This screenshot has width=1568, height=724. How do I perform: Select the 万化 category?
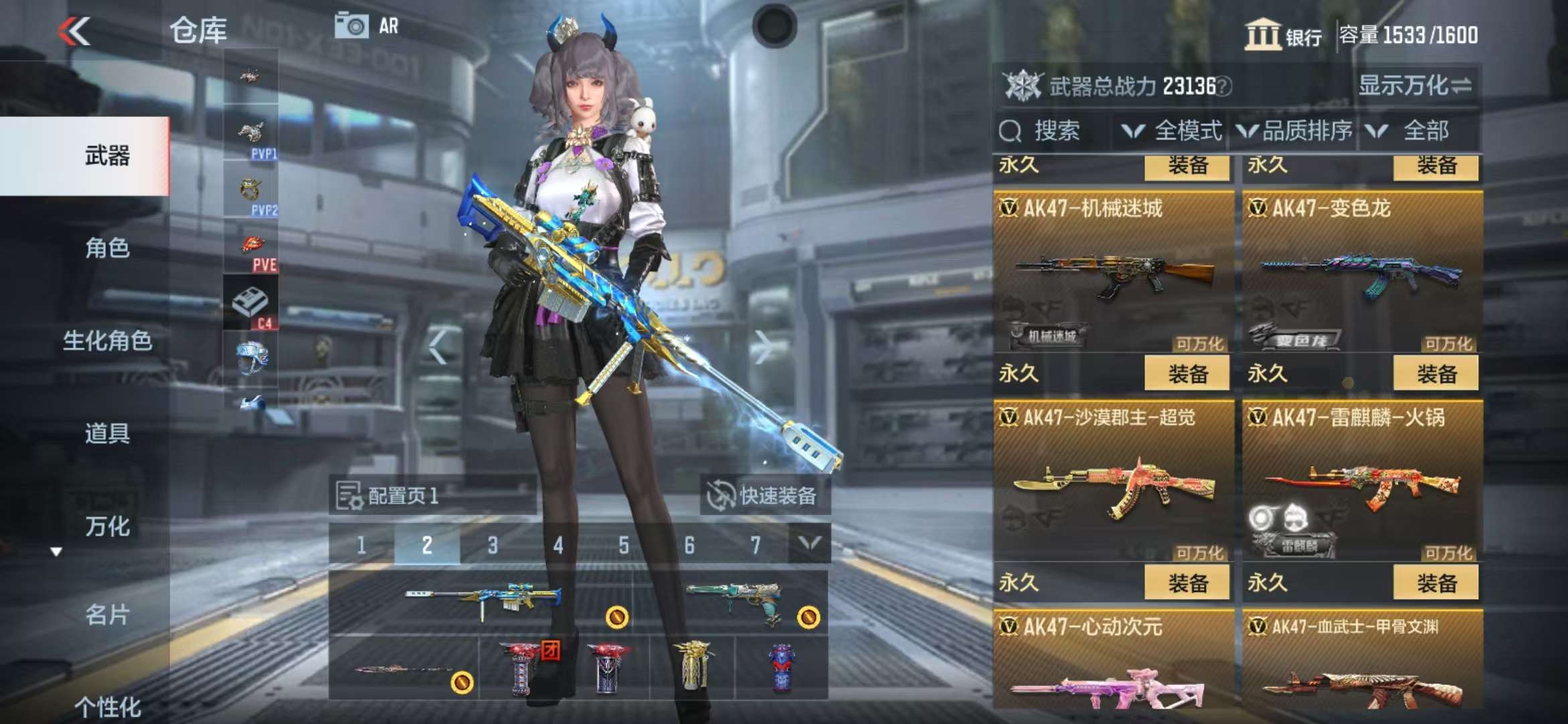pyautogui.click(x=107, y=526)
